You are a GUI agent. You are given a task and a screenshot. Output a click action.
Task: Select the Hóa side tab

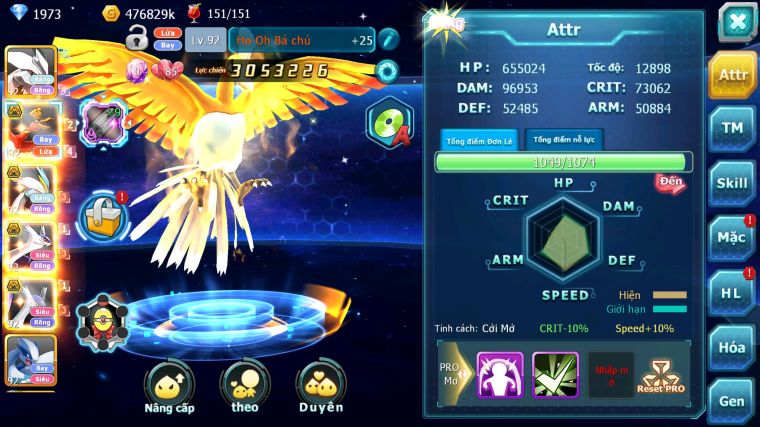click(732, 347)
